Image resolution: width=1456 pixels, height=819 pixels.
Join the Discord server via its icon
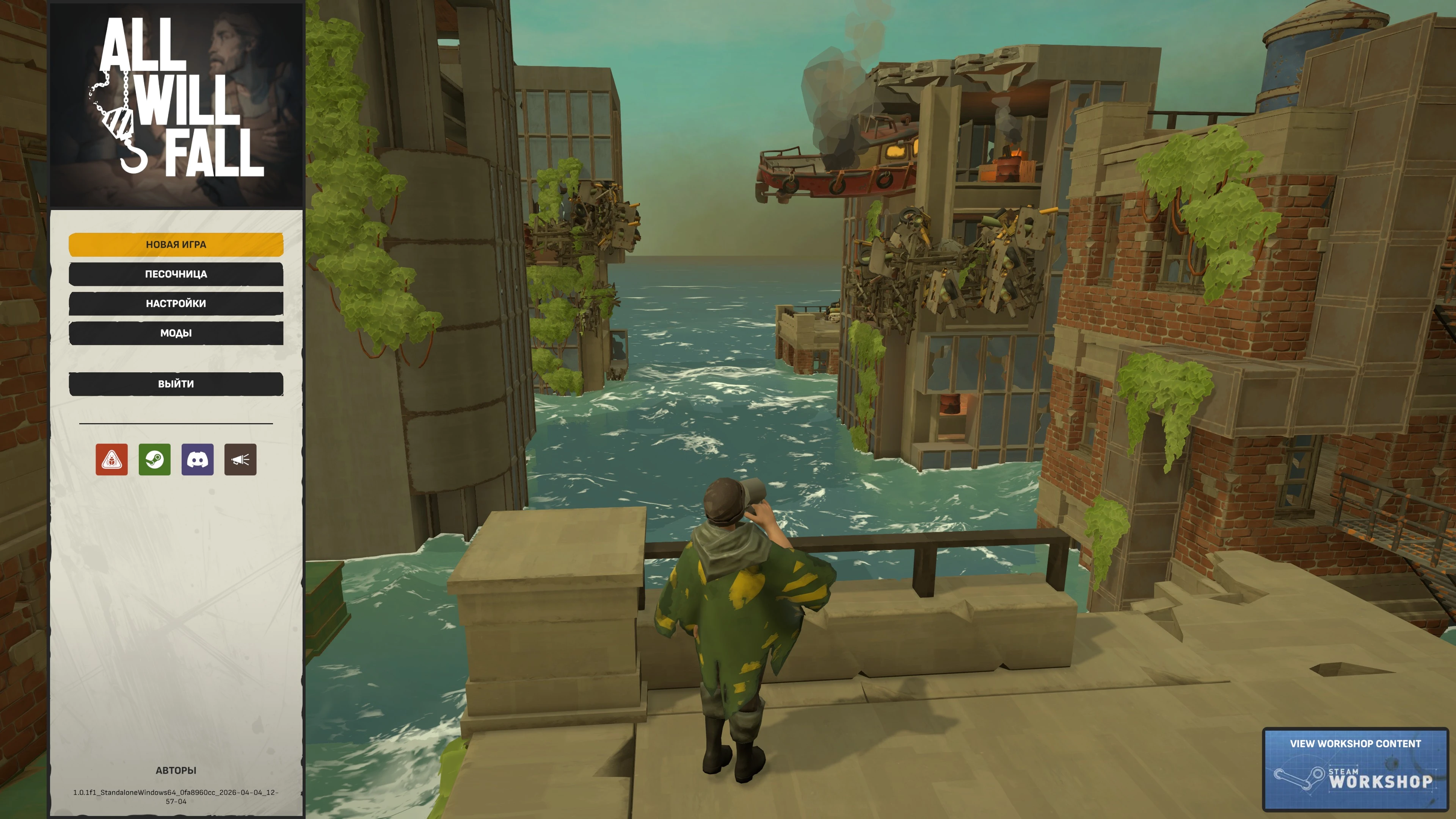[x=197, y=460]
